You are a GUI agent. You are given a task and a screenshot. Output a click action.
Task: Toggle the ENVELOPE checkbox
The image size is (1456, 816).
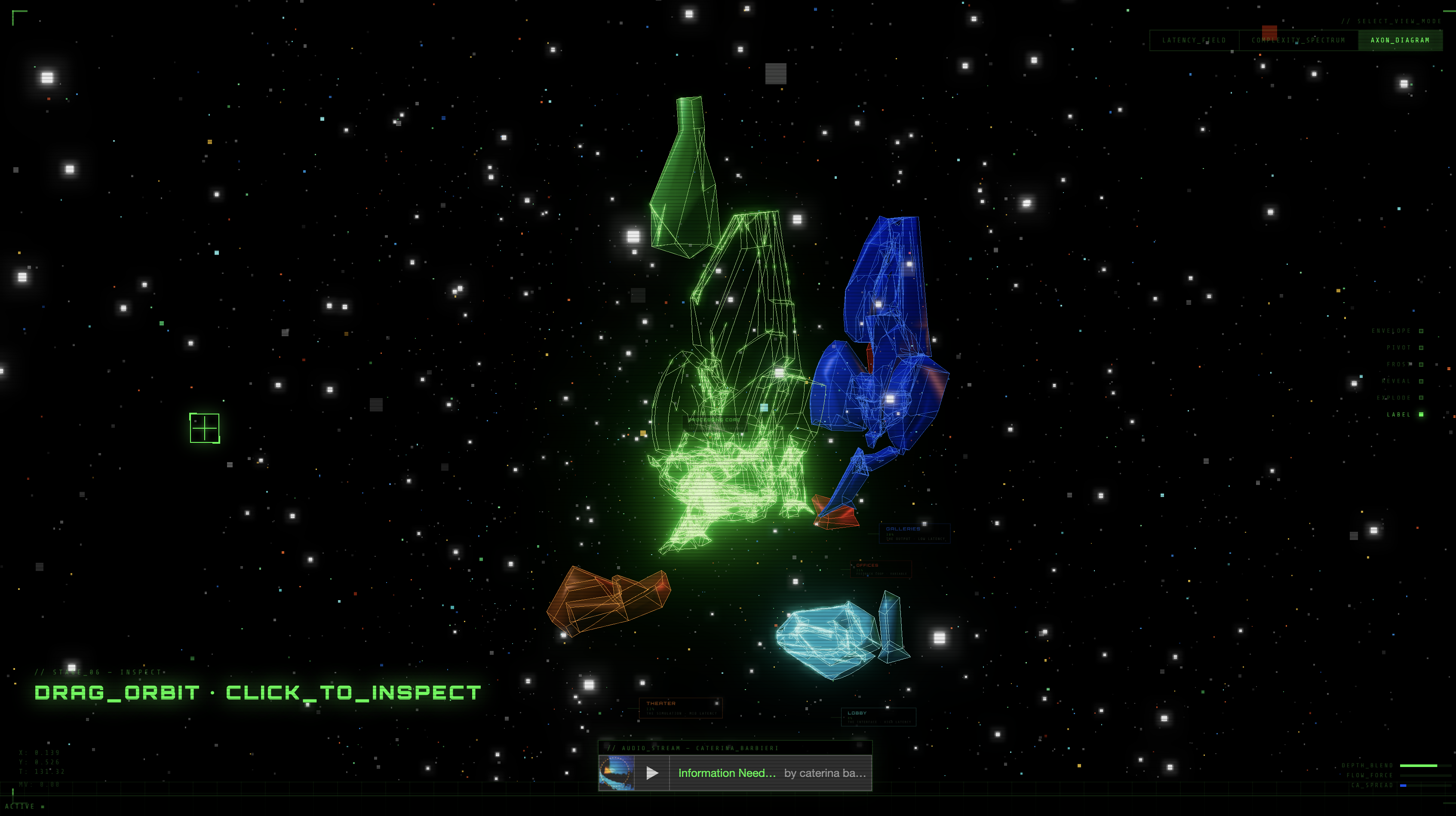[1421, 331]
